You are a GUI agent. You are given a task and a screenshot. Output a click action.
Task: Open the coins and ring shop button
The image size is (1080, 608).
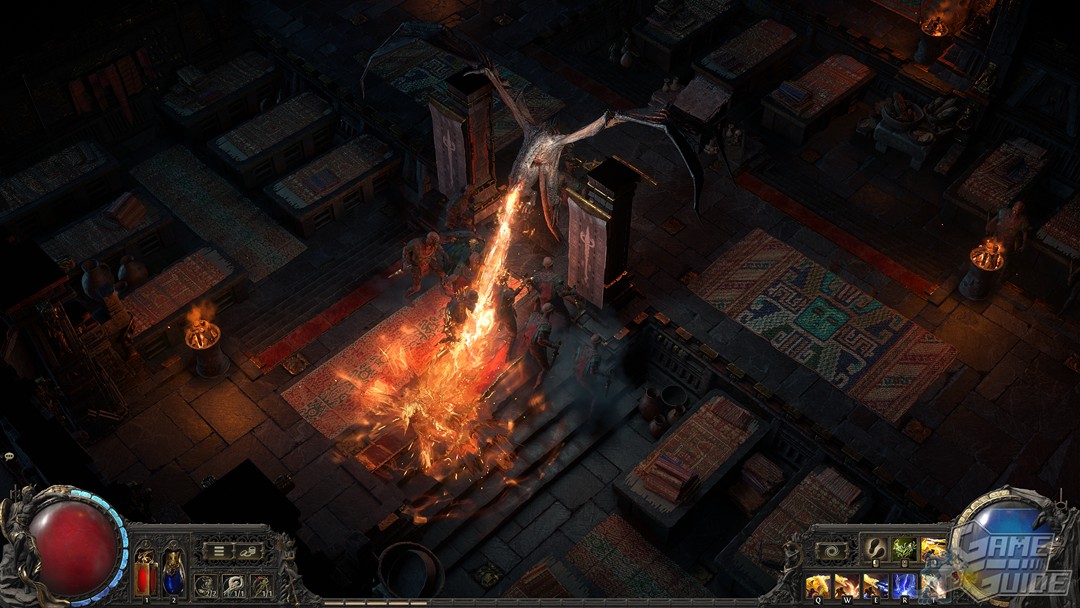(246, 551)
